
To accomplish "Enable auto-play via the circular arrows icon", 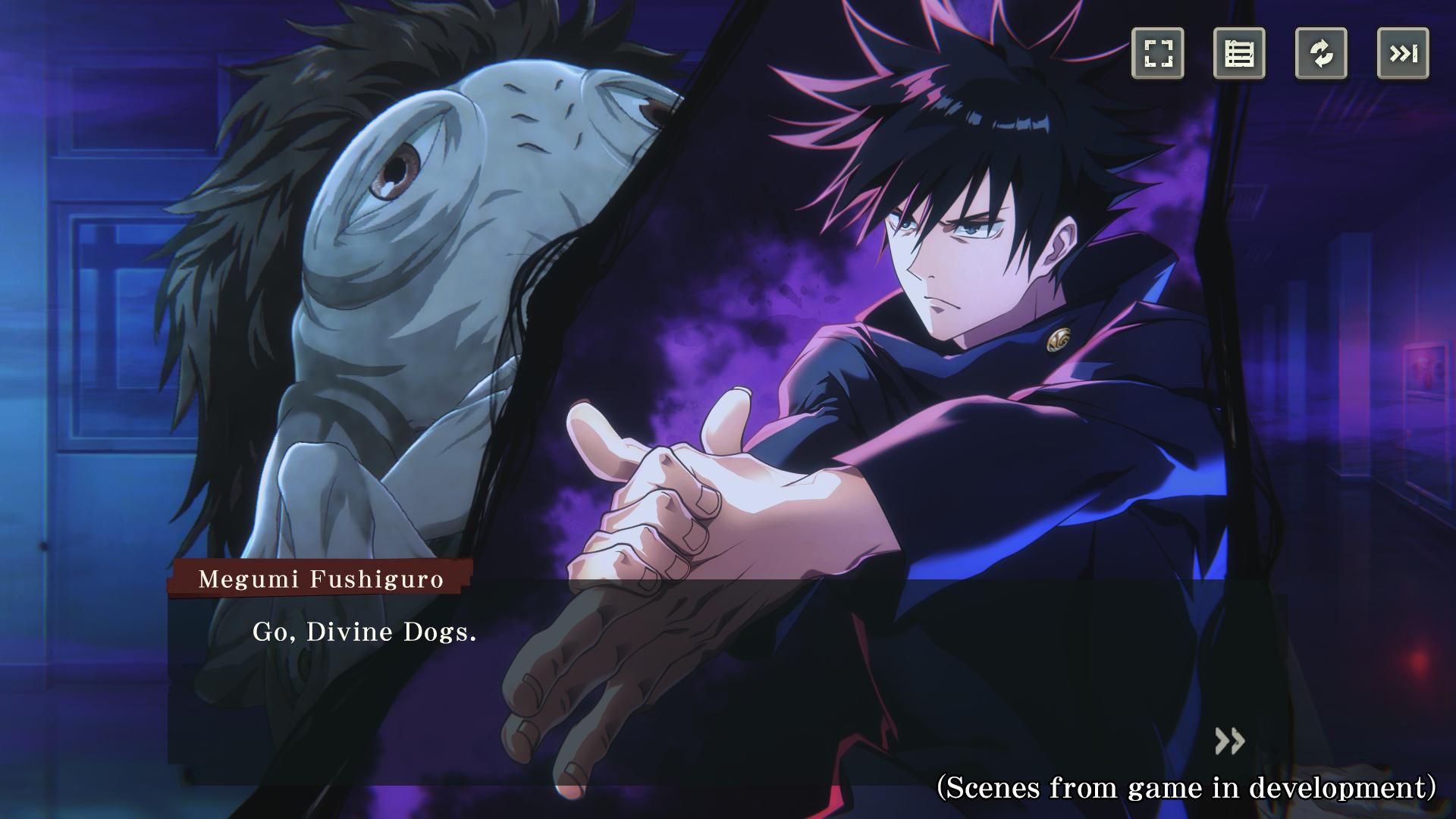I will 1323,53.
